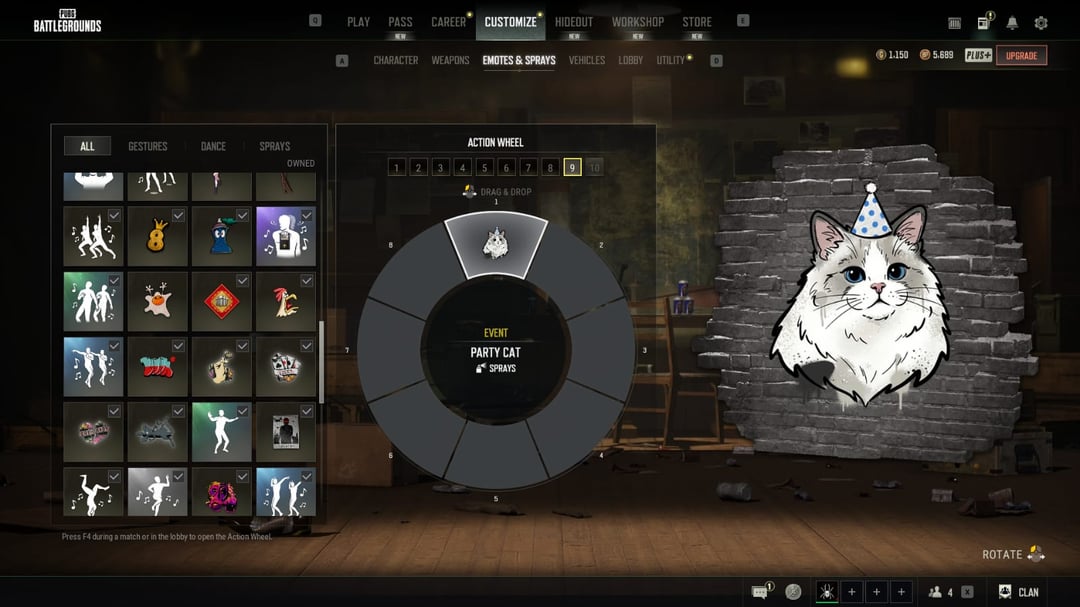Open the VEHICLES tab
The width and height of the screenshot is (1080, 607).
[587, 61]
